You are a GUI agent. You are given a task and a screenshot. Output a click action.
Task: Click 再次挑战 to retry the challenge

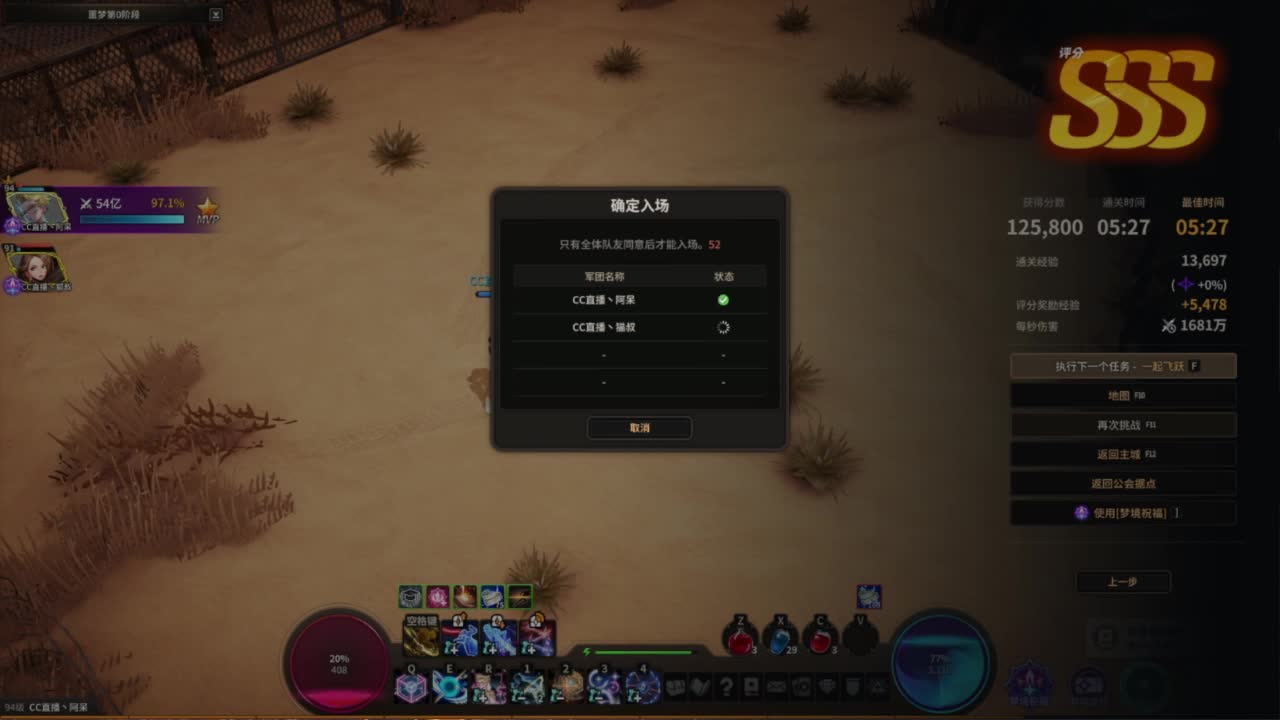[x=1123, y=424]
